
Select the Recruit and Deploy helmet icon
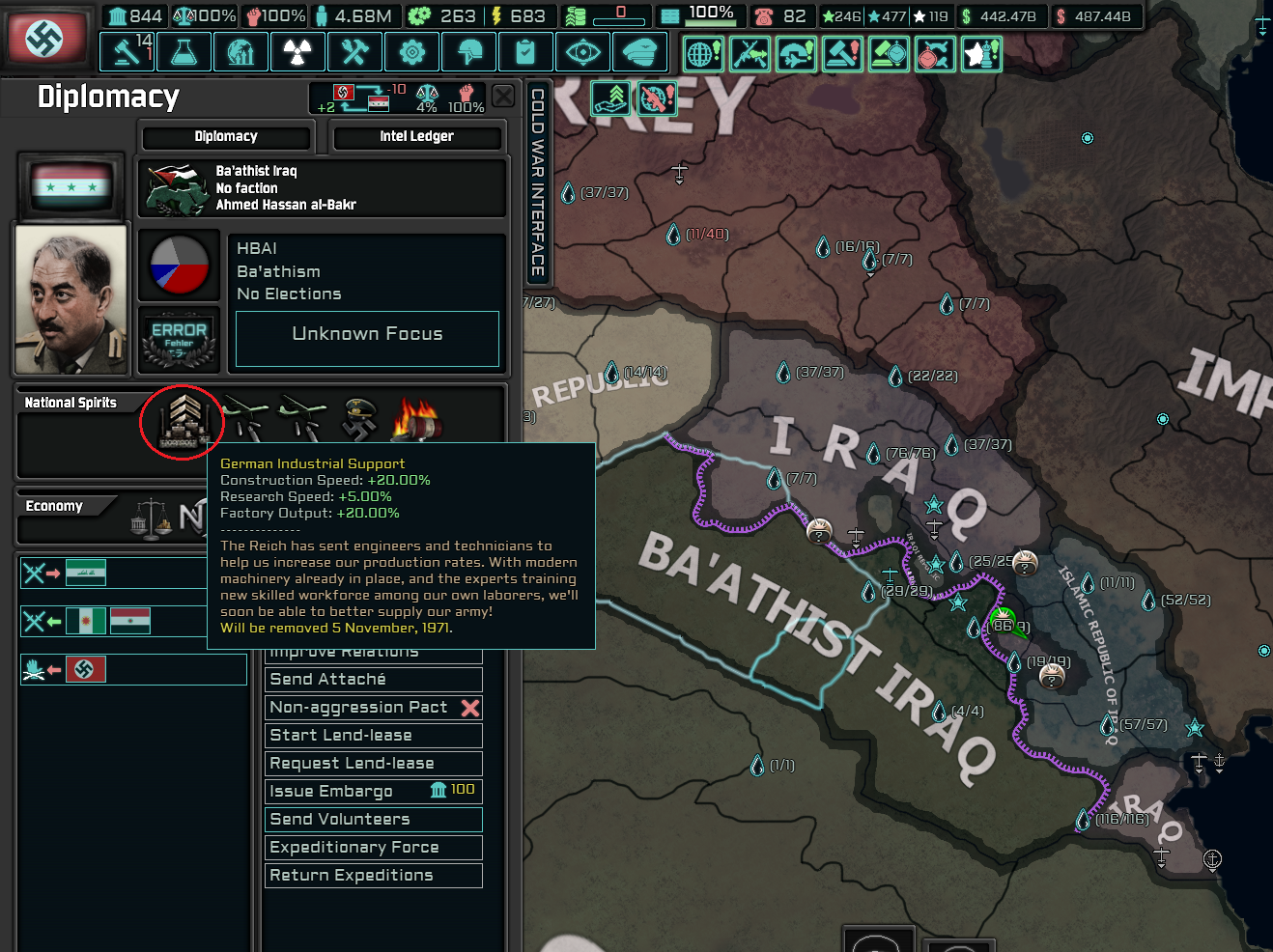(x=468, y=52)
